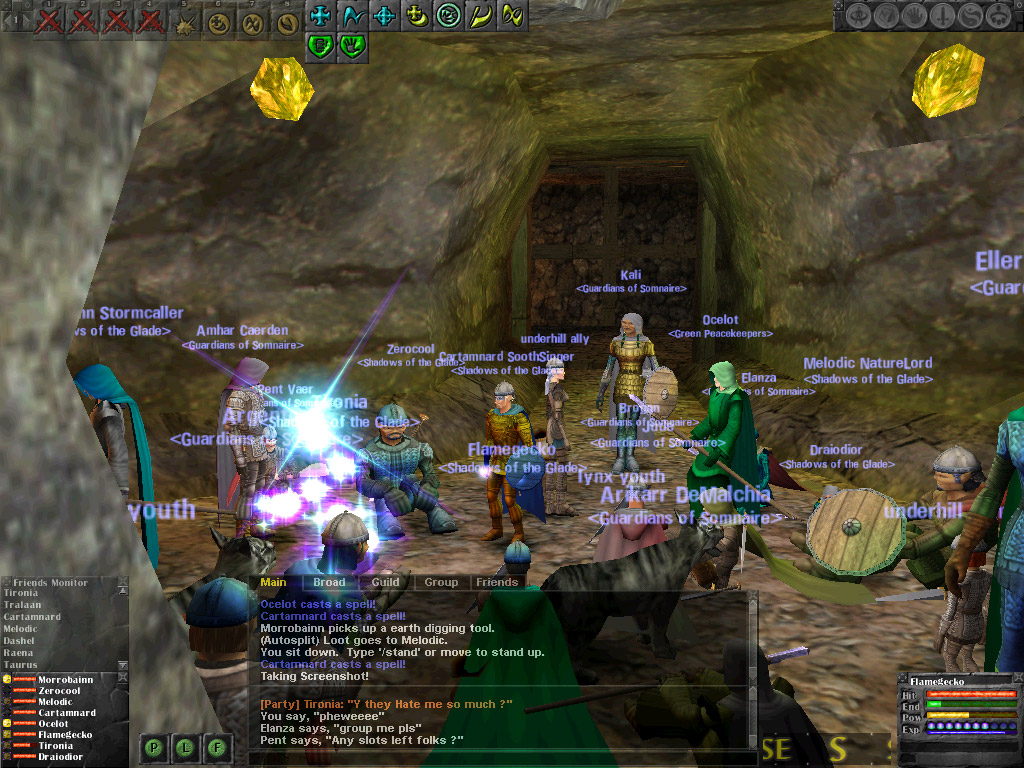Open the sword combat menu icon
The width and height of the screenshot is (1024, 768).
point(941,15)
